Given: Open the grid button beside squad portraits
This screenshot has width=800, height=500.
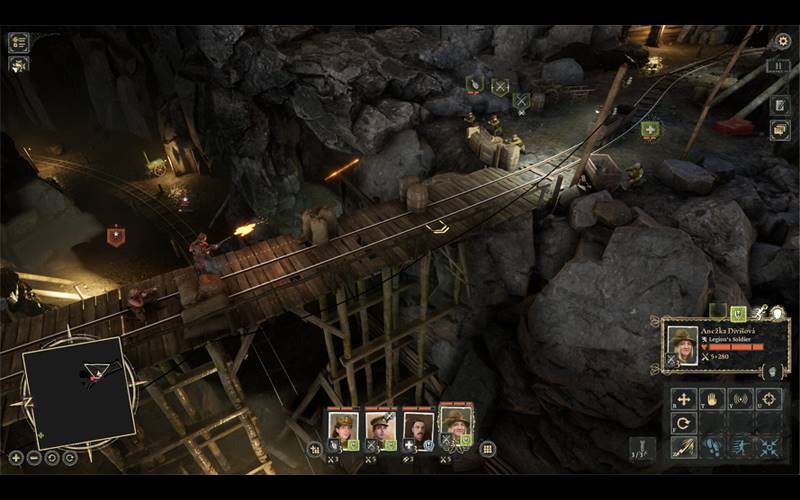Looking at the screenshot, I should [x=488, y=449].
